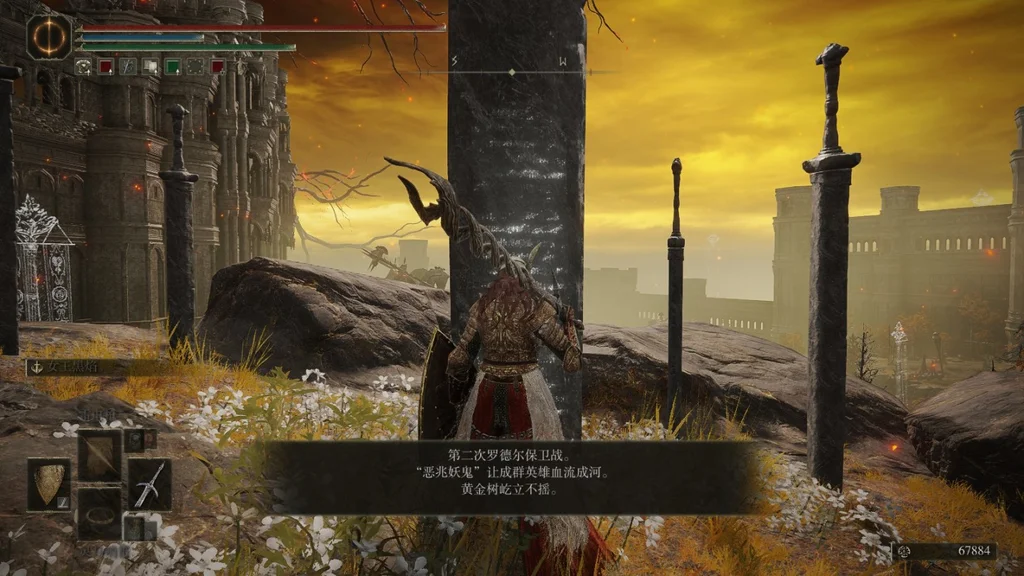The image size is (1024, 576).
Task: Click the winged crest buff icon
Action: coord(84,67)
